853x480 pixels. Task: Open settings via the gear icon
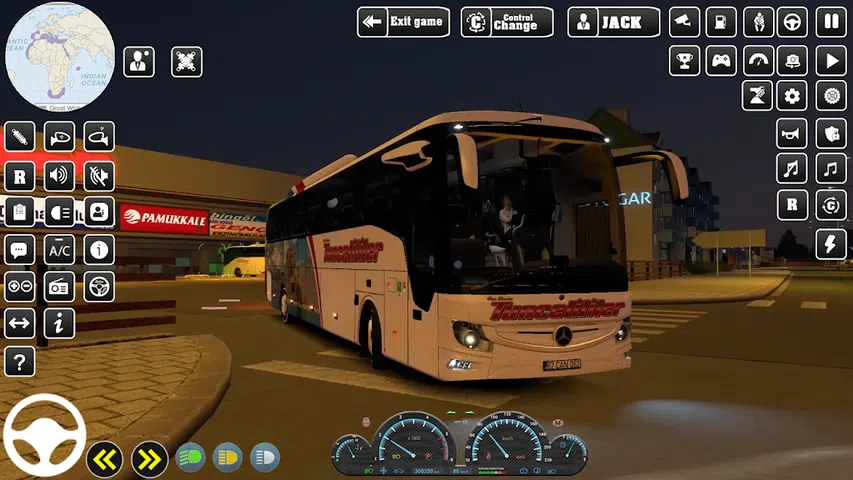click(793, 96)
